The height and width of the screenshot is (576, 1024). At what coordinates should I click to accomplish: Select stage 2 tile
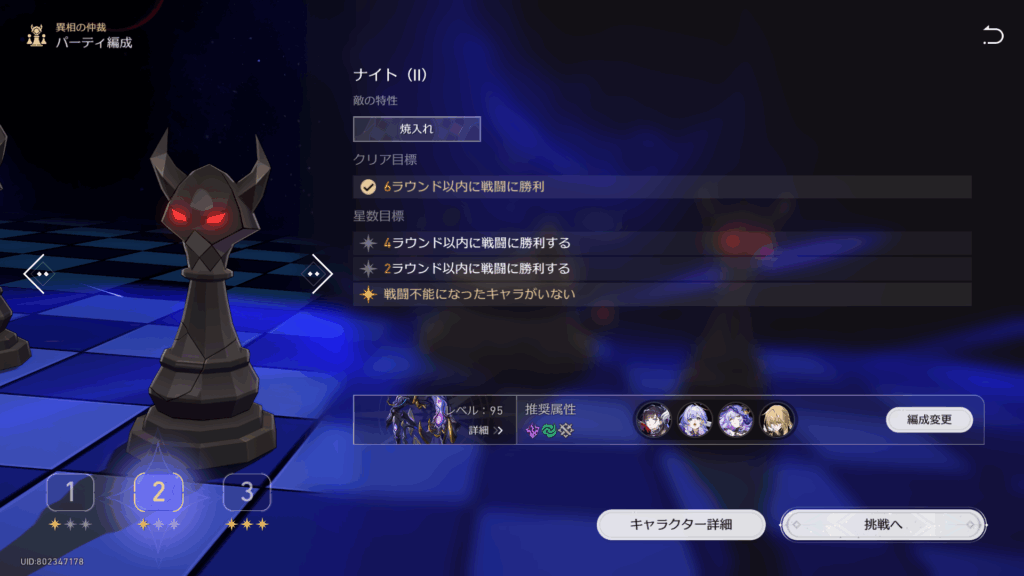(x=158, y=491)
